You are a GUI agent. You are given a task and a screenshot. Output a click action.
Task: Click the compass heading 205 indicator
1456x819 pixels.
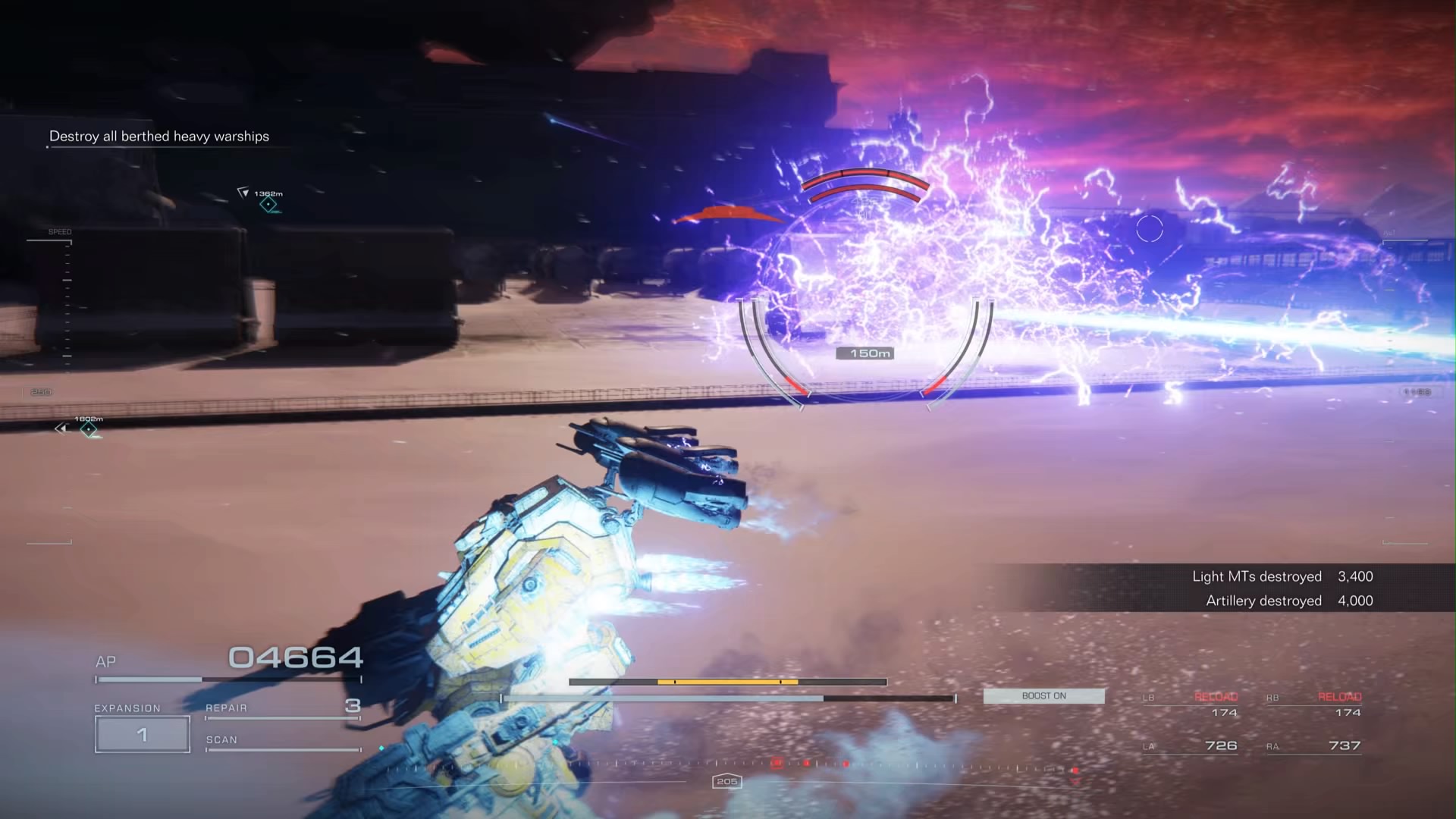pos(726,781)
